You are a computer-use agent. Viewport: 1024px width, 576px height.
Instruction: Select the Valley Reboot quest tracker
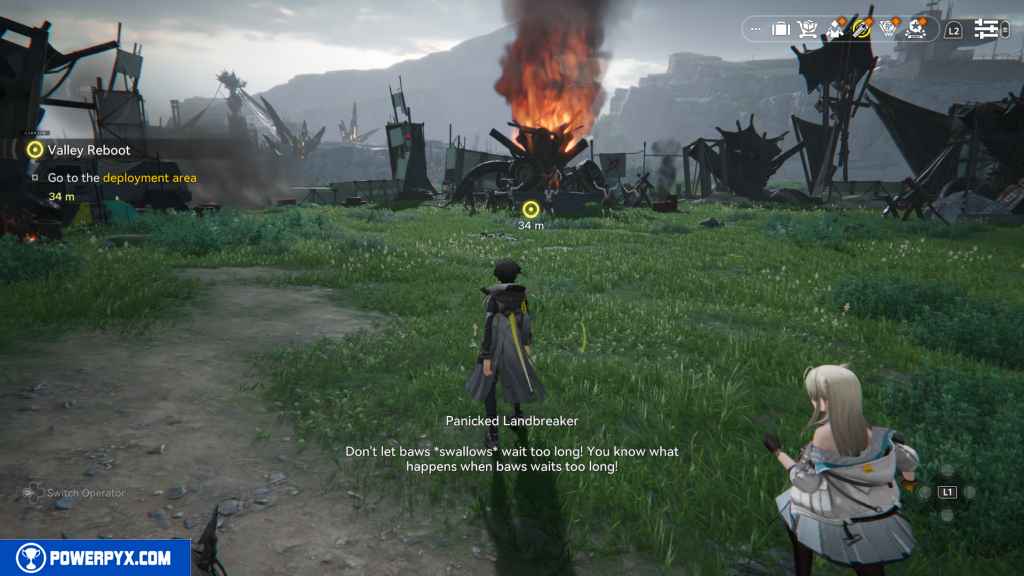88,150
